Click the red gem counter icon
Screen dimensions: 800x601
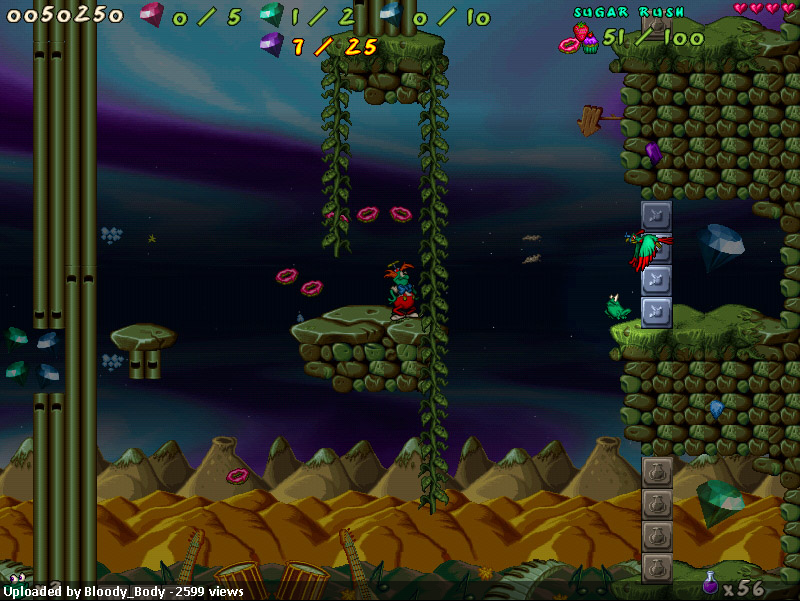151,15
